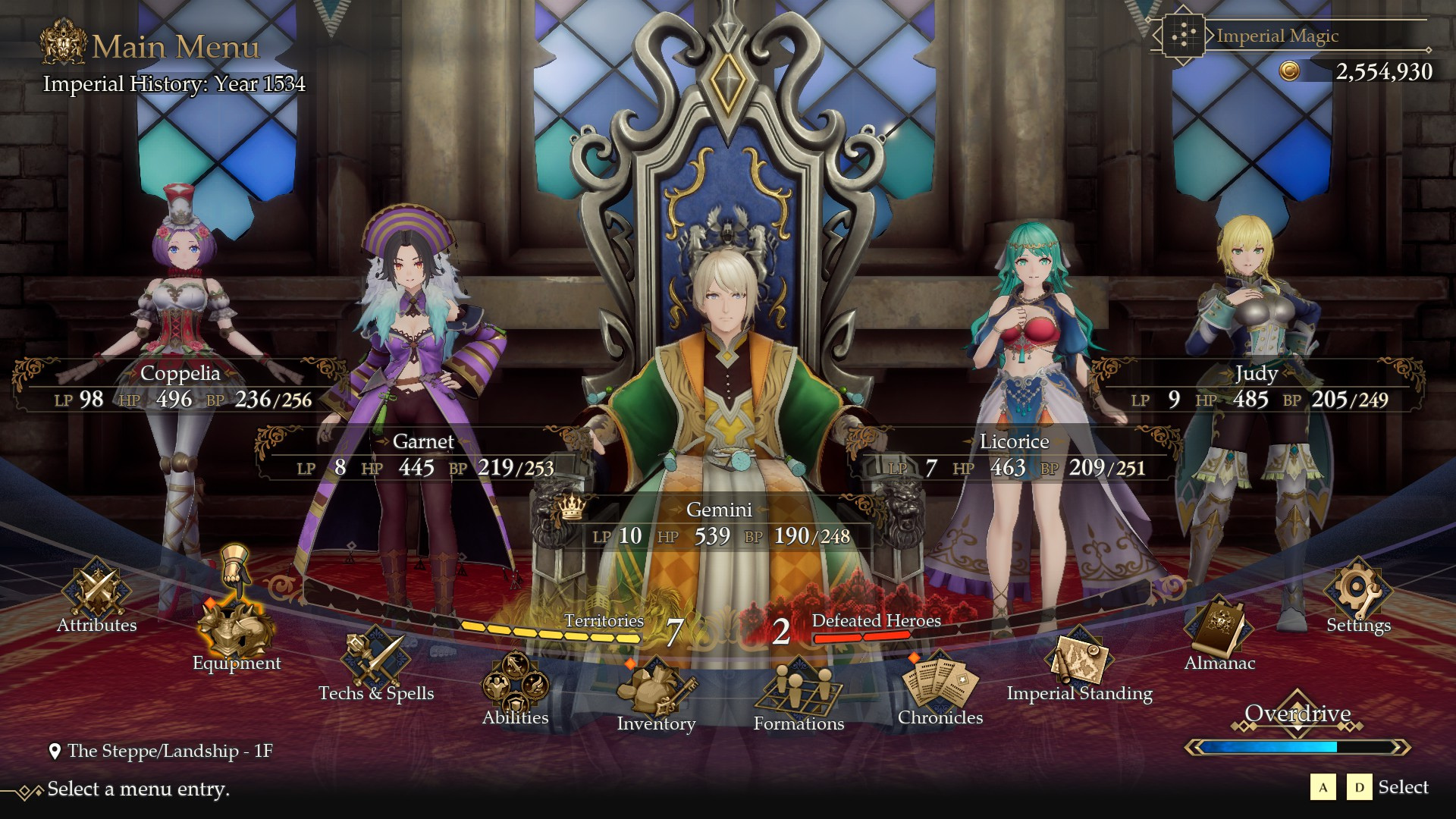Open the Settings gear menu
Viewport: 1456px width, 819px height.
pyautogui.click(x=1357, y=595)
